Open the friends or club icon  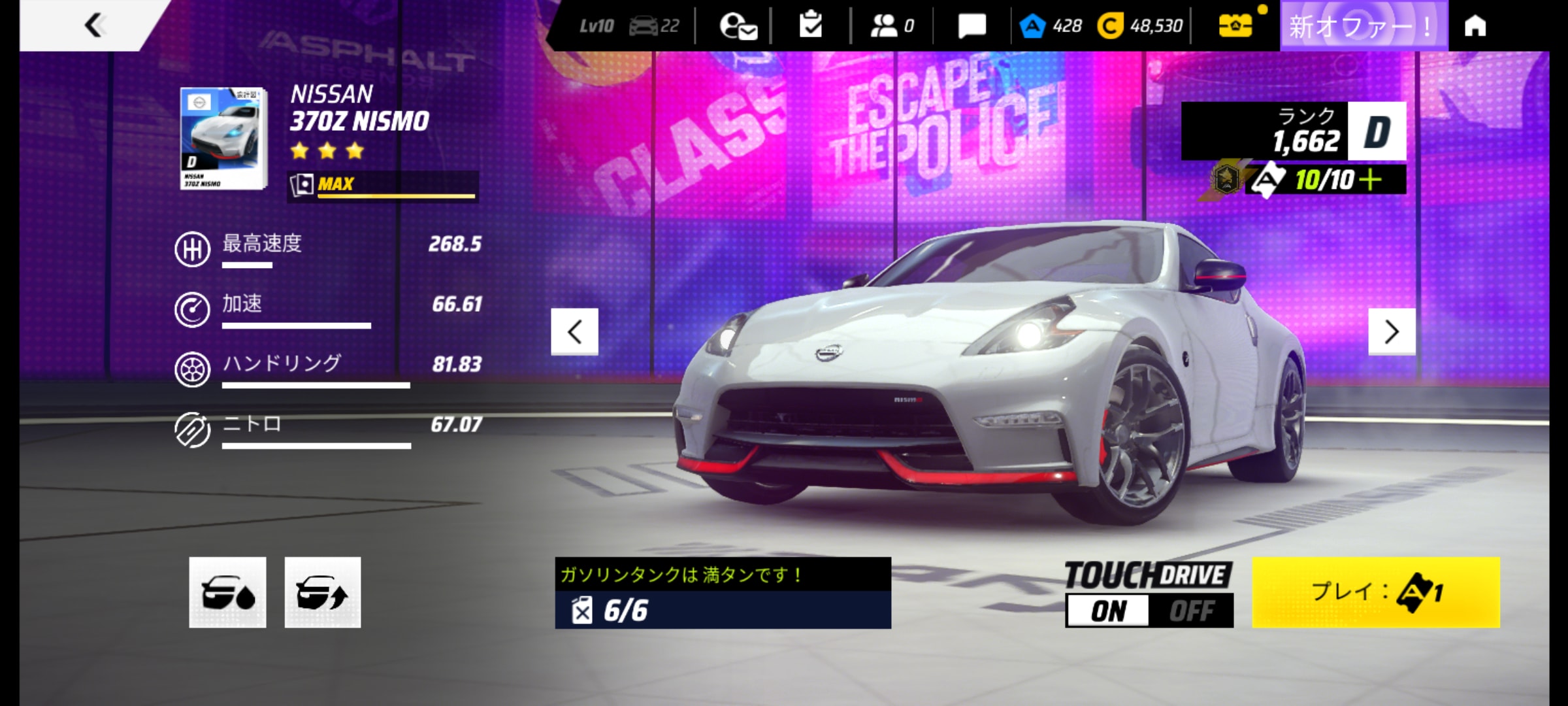[x=891, y=26]
